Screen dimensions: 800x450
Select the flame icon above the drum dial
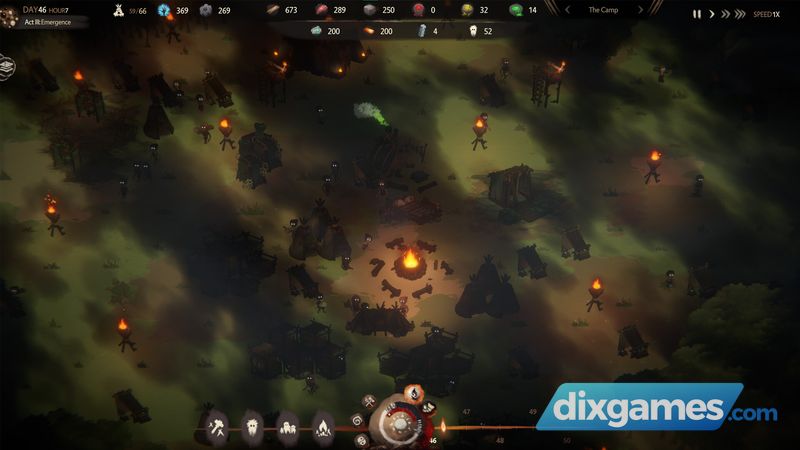414,392
